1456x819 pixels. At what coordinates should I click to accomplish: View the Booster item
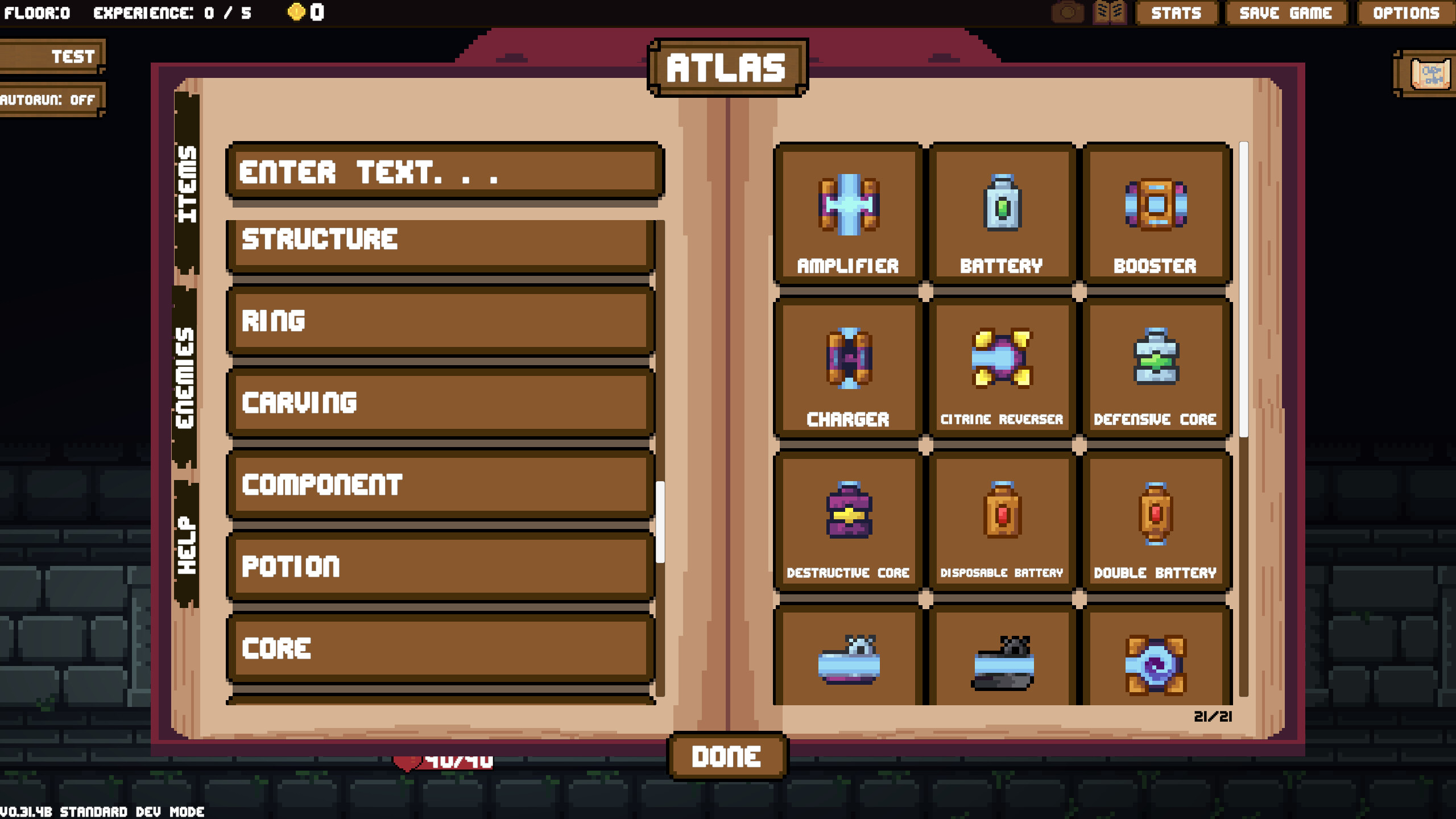coord(1156,210)
